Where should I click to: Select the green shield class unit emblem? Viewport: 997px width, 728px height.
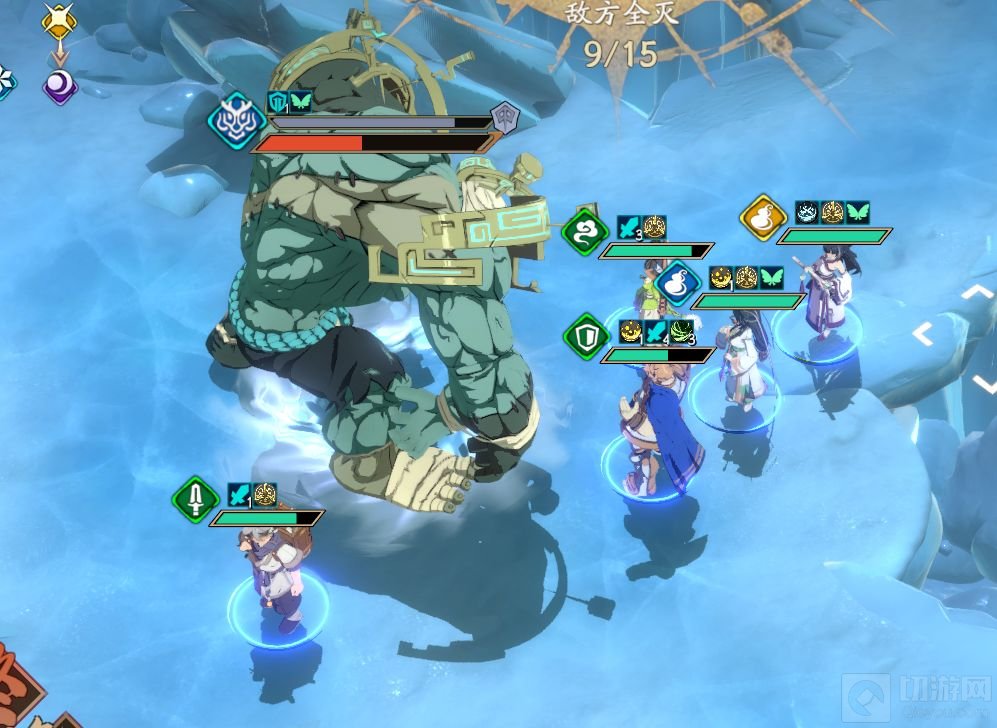tap(586, 337)
